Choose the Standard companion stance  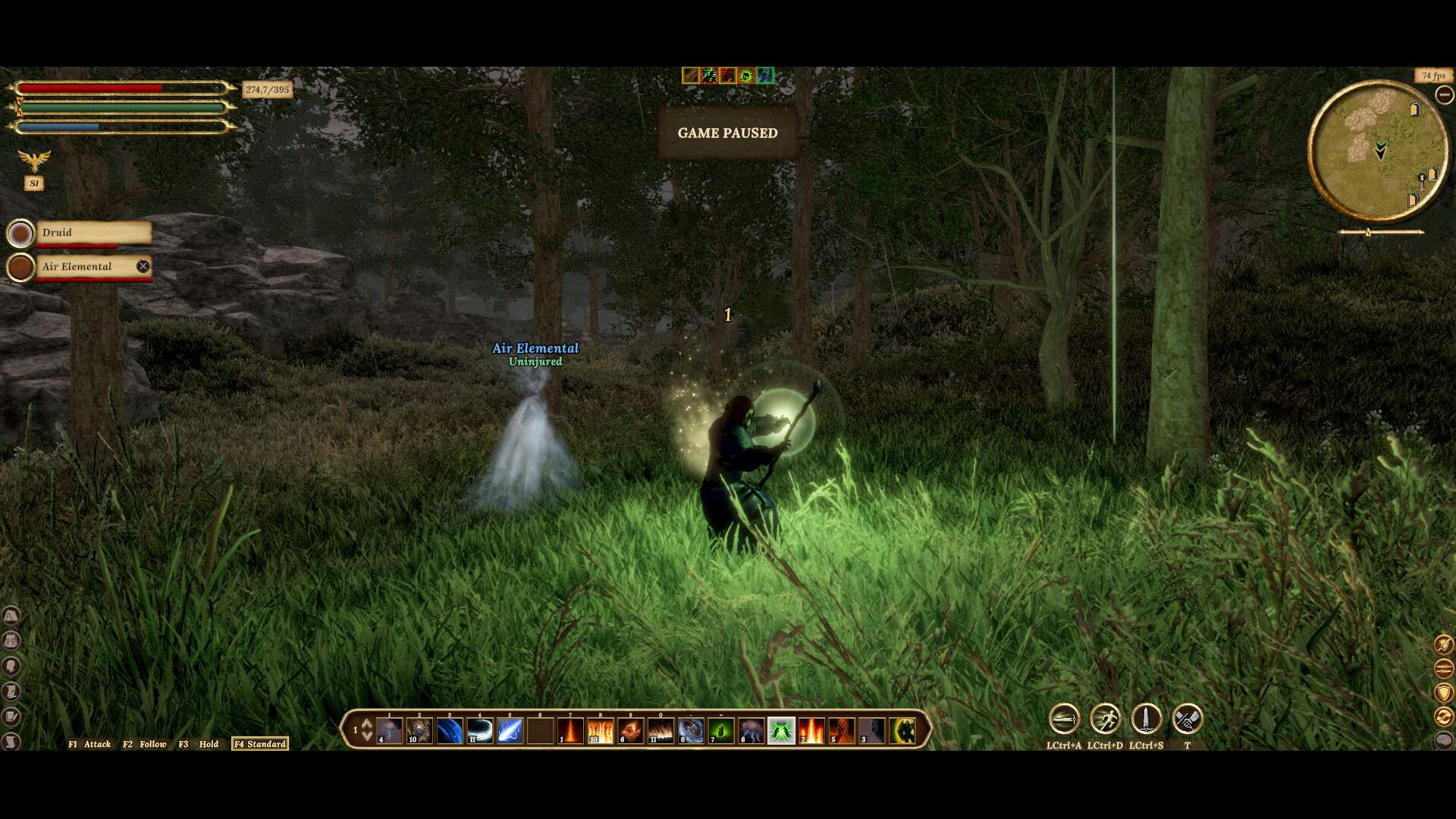pyautogui.click(x=260, y=744)
